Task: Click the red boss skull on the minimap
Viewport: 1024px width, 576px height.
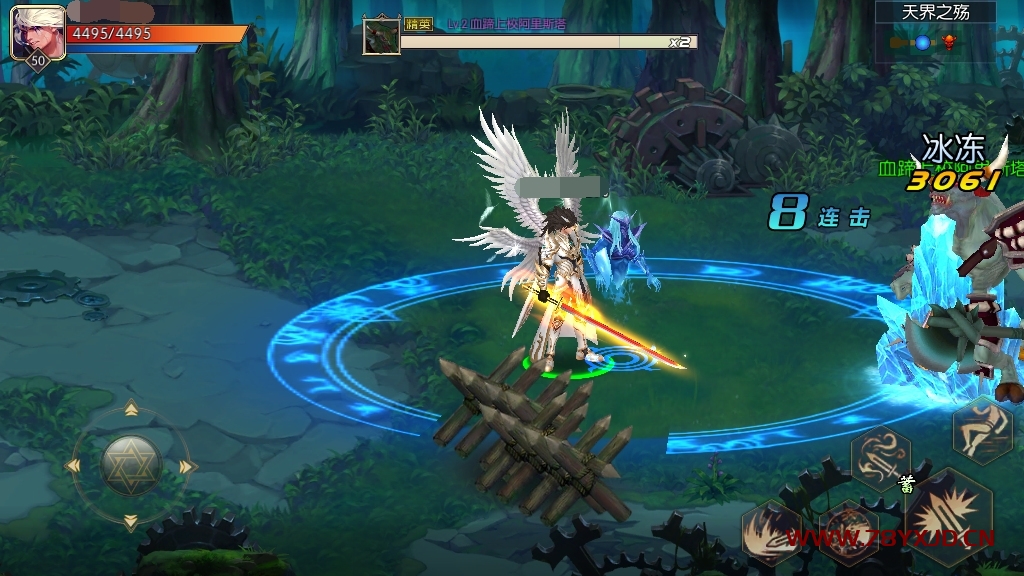Action: [948, 42]
